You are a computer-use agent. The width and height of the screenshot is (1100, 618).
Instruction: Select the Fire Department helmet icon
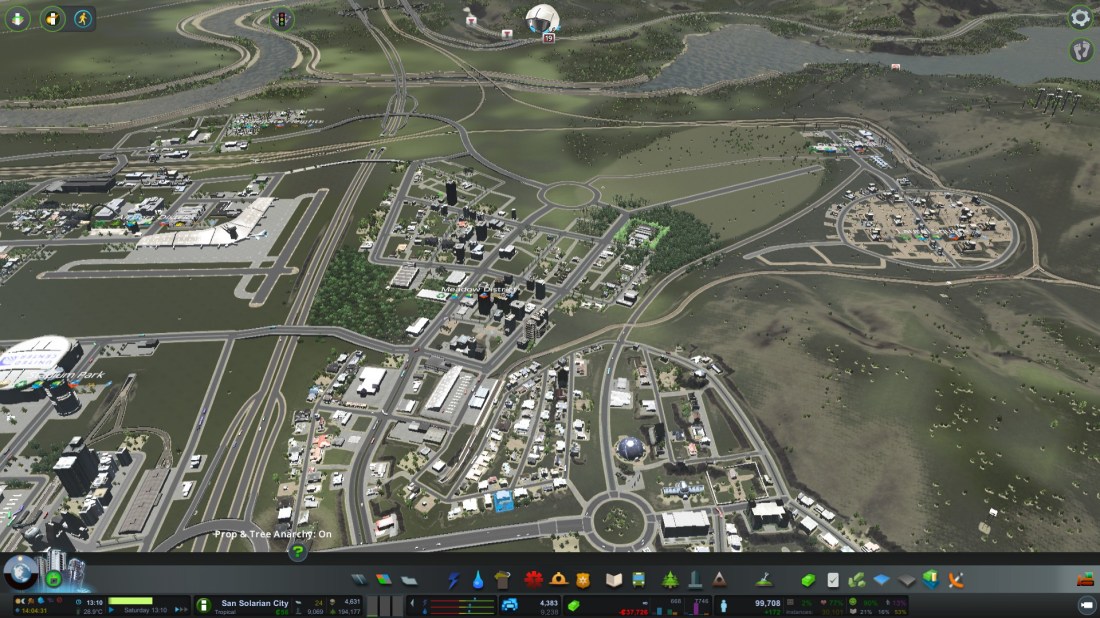[x=559, y=580]
